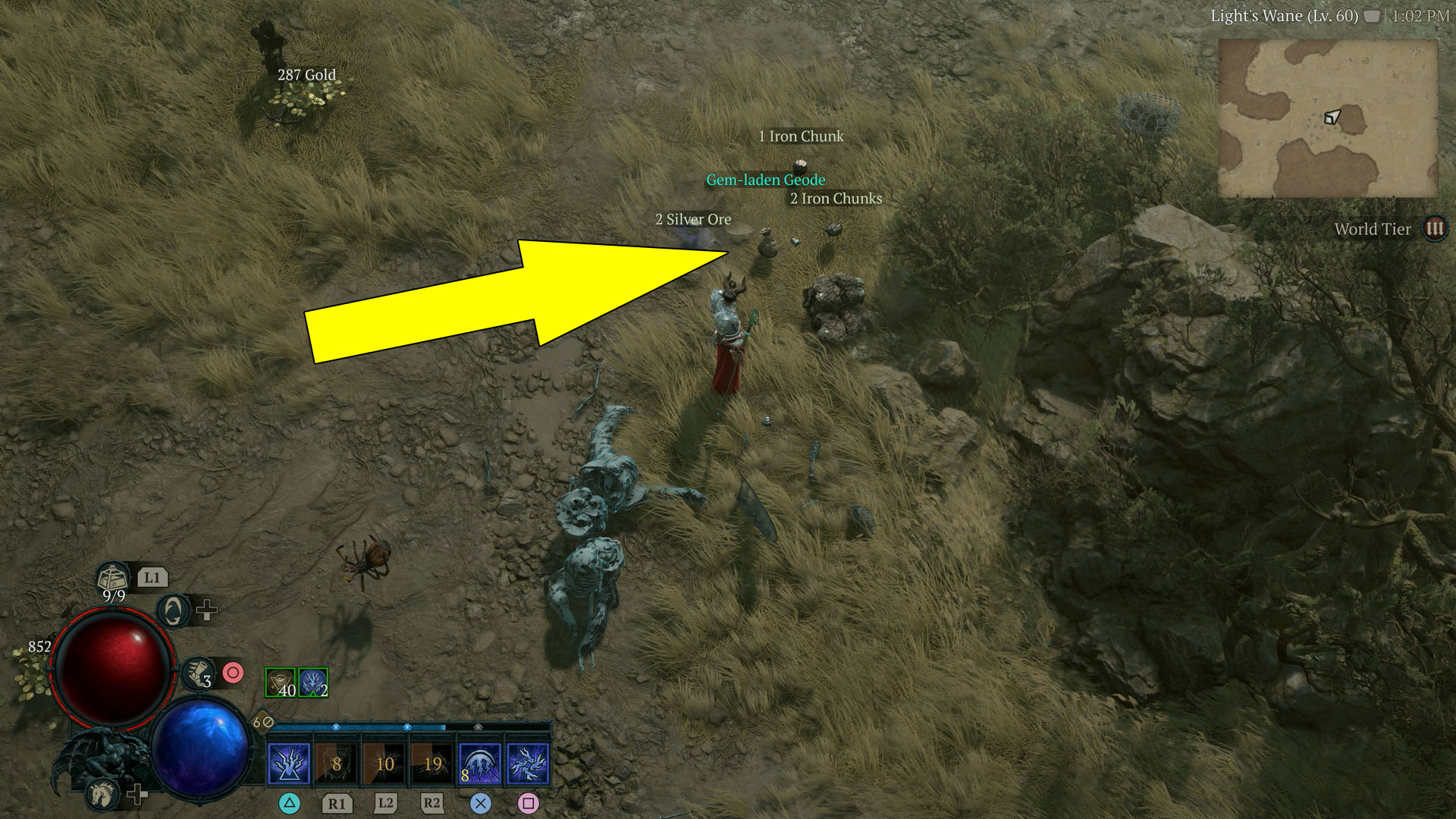Activate the Evade skill icon

pyautogui.click(x=172, y=612)
